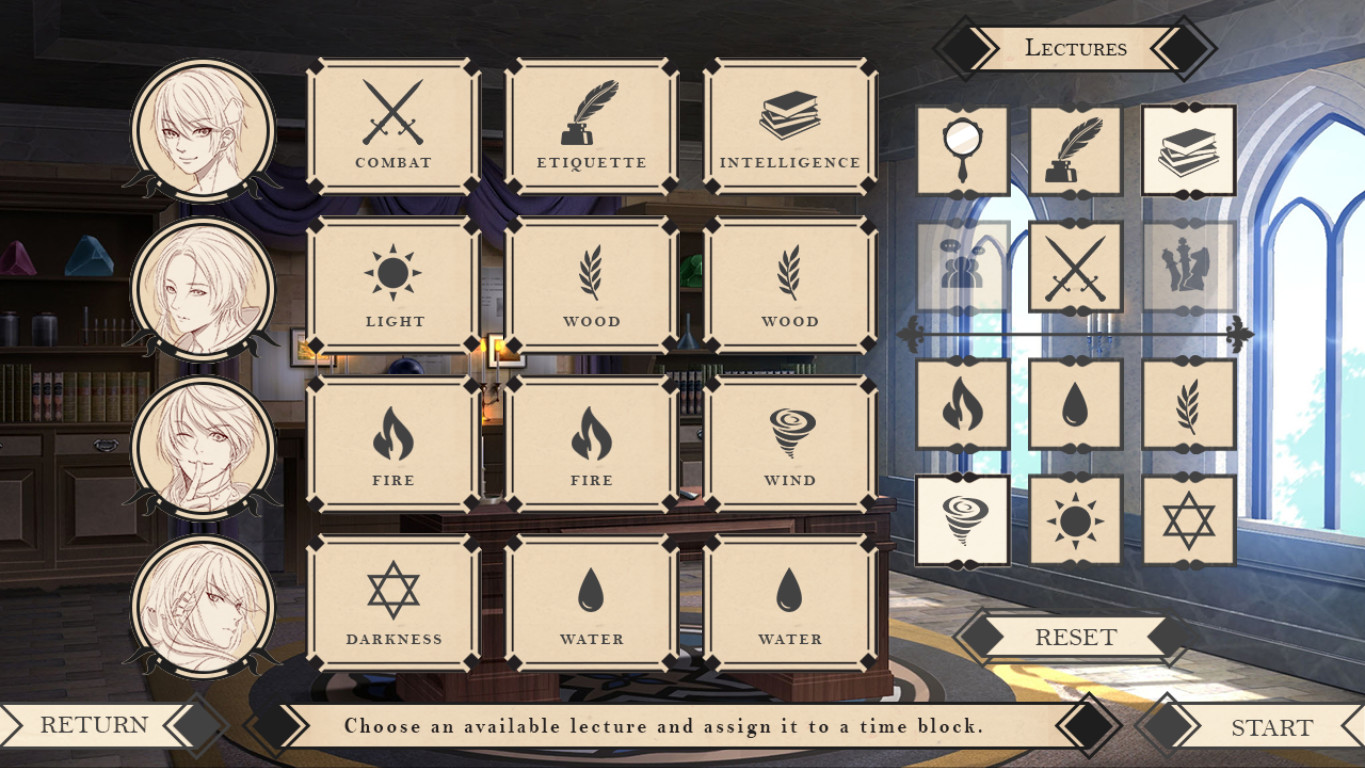This screenshot has height=768, width=1365.
Task: Select the sun lecture icon
Action: (1077, 519)
